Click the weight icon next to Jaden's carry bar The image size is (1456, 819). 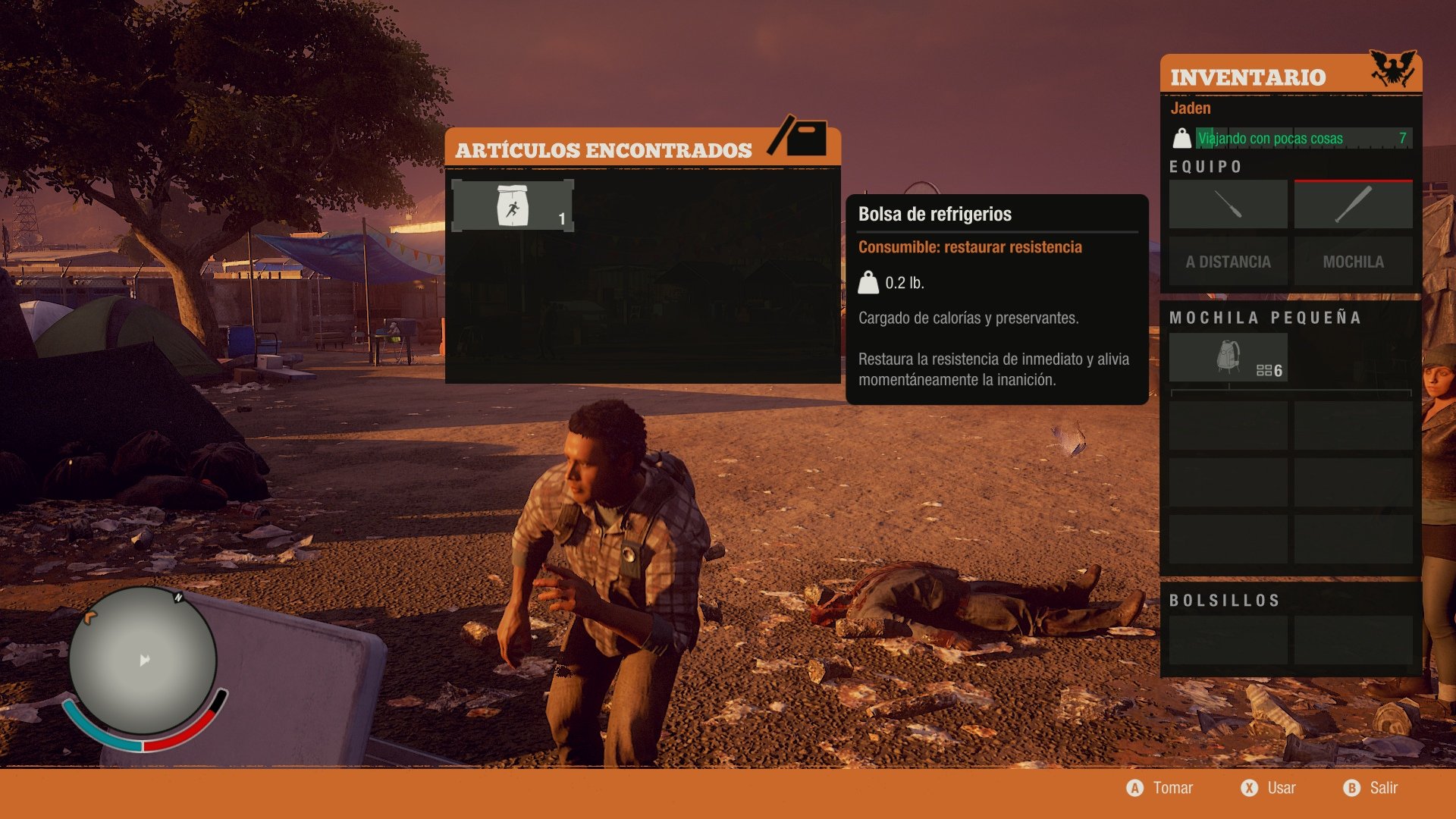pyautogui.click(x=1181, y=139)
